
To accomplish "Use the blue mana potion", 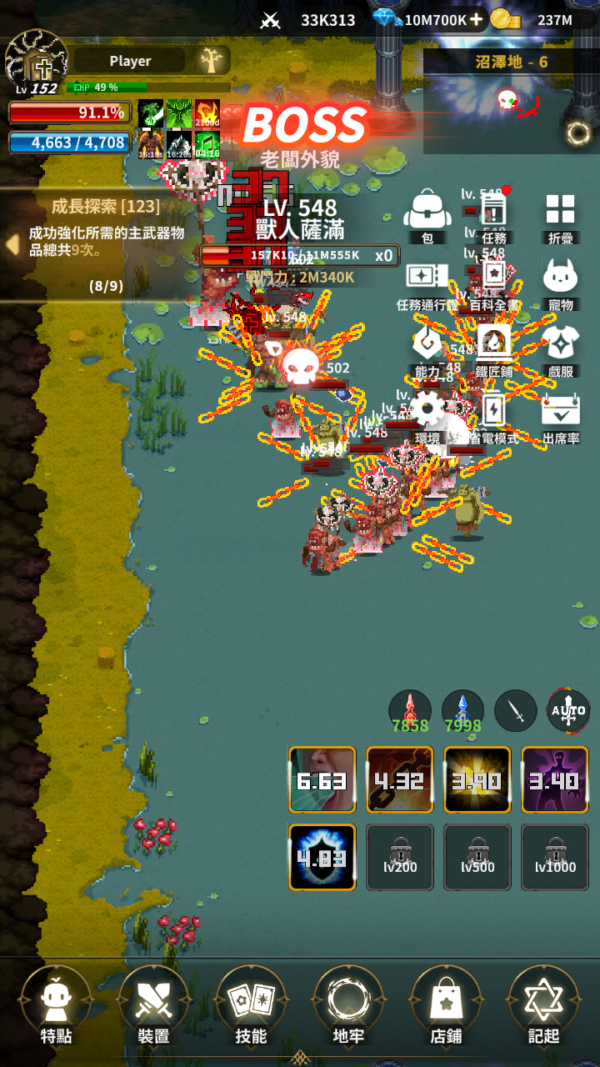I will point(463,709).
